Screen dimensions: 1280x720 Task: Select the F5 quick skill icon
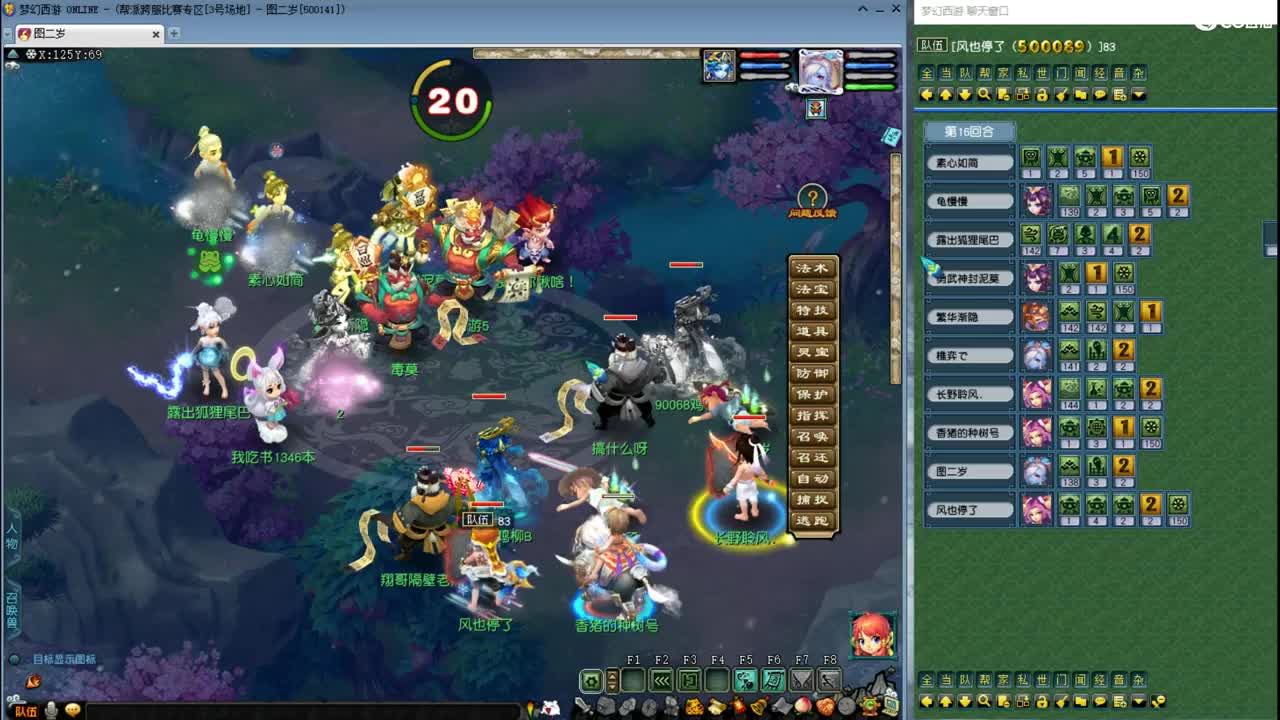point(744,680)
